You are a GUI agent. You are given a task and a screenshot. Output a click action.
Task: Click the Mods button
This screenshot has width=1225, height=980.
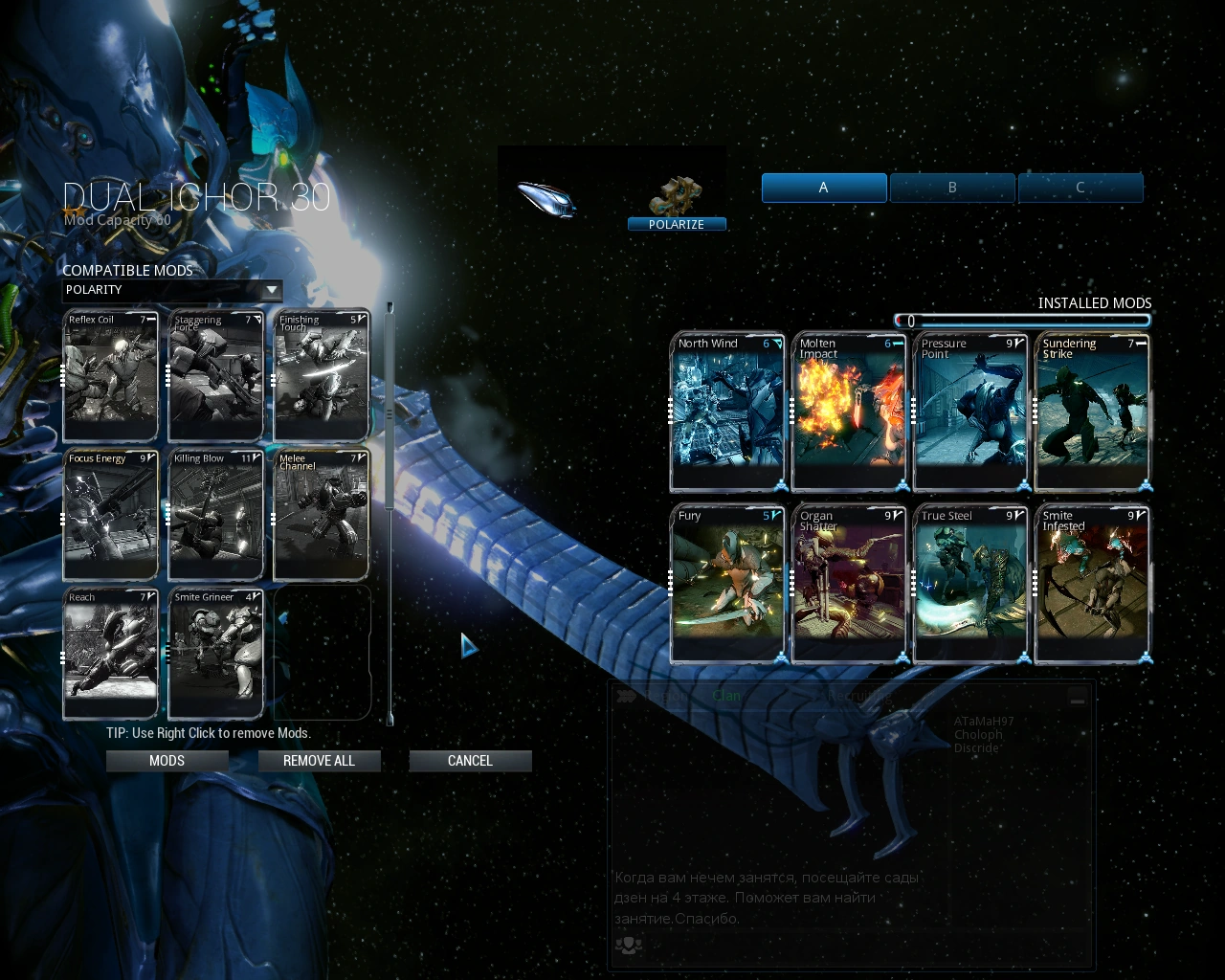tap(167, 761)
